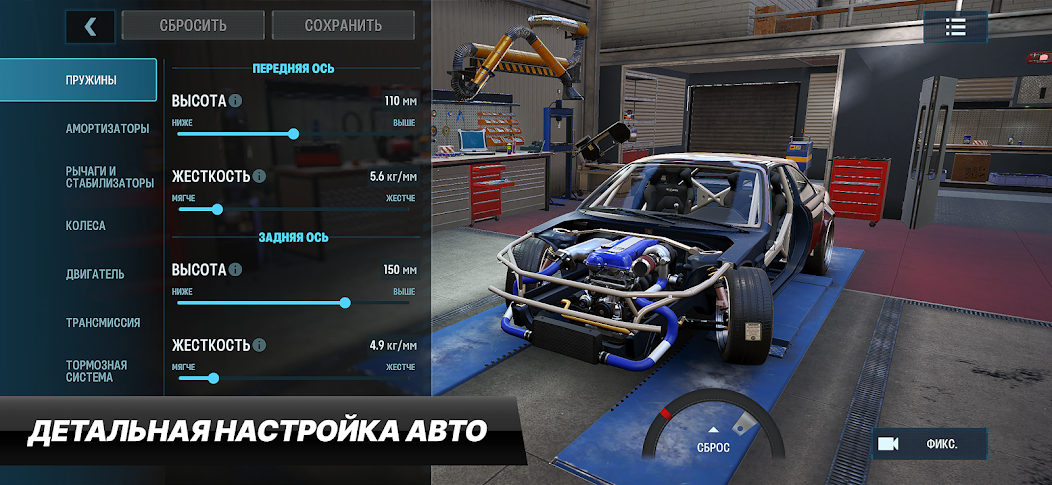Save settings with СОХРАНИТЬ button
This screenshot has height=485, width=1052.
click(x=343, y=26)
